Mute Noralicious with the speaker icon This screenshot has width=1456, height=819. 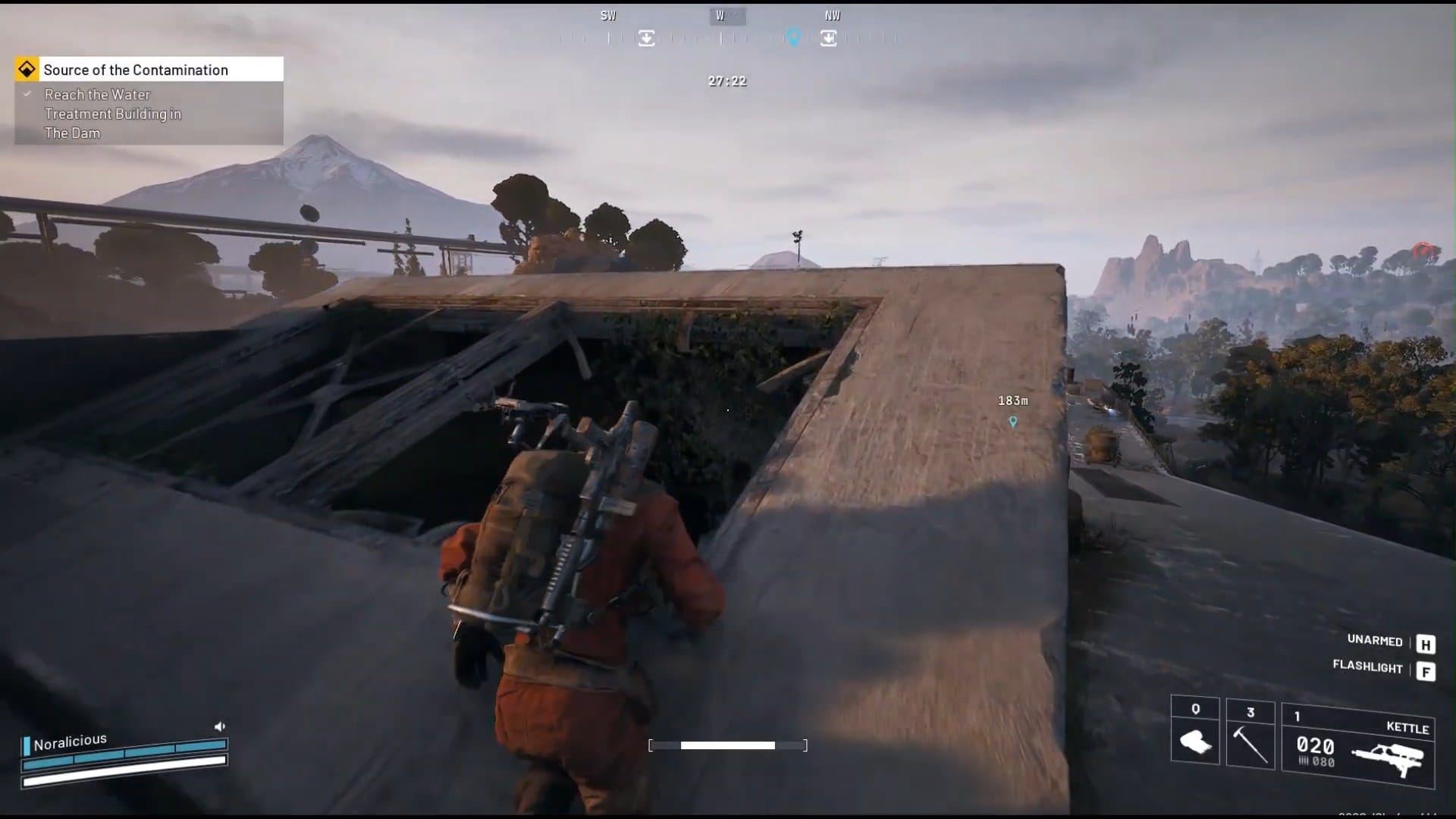tap(220, 726)
